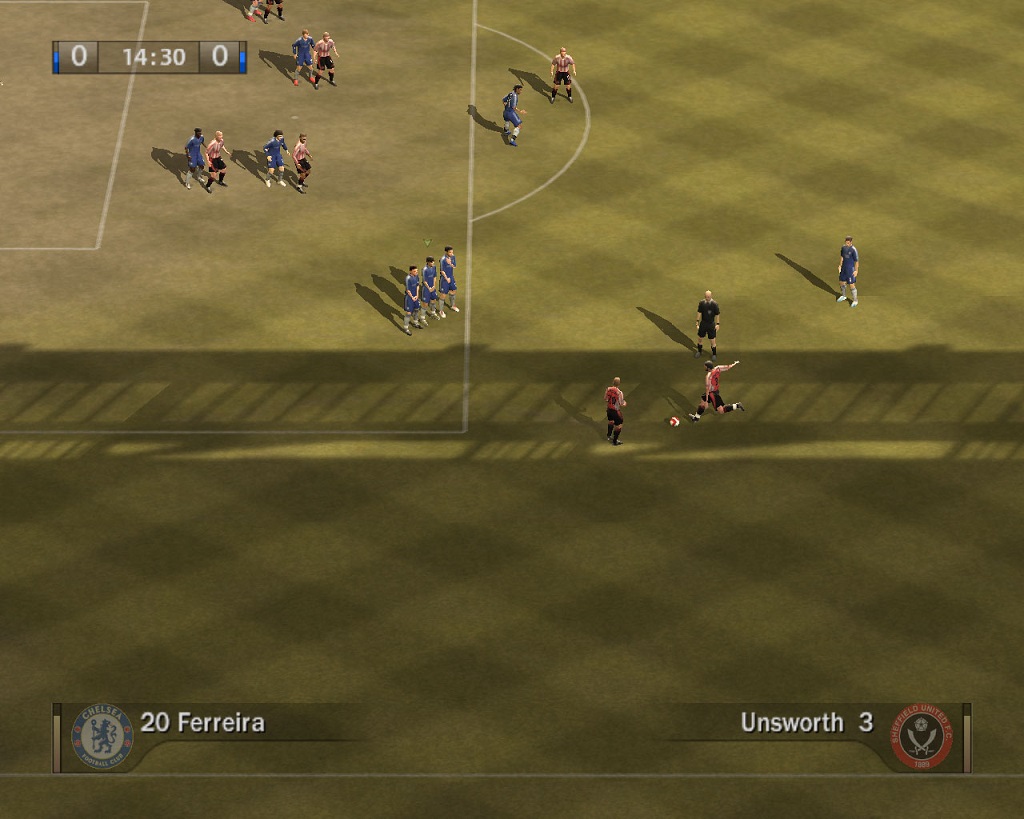
Task: Select the 20 Ferreira player name bar
Action: 203,722
